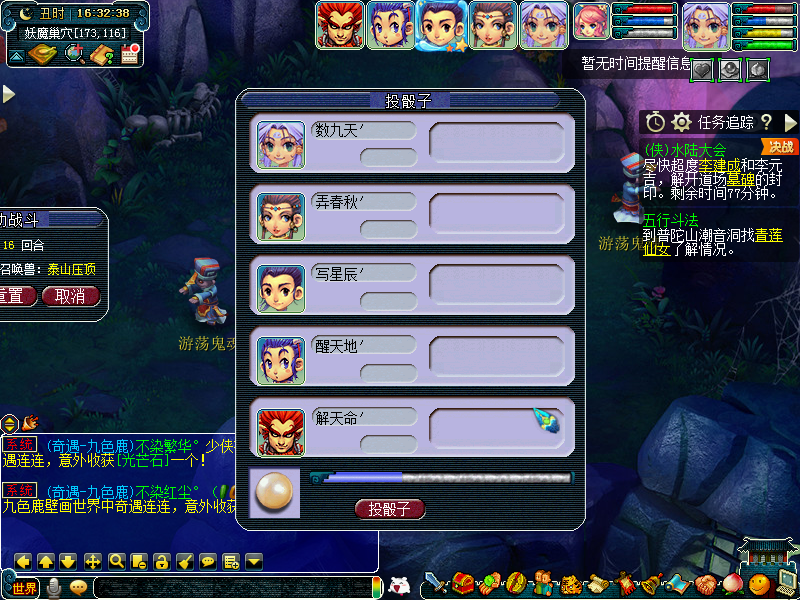Open the task tracker help question mark
This screenshot has height=600, width=800.
pos(766,122)
